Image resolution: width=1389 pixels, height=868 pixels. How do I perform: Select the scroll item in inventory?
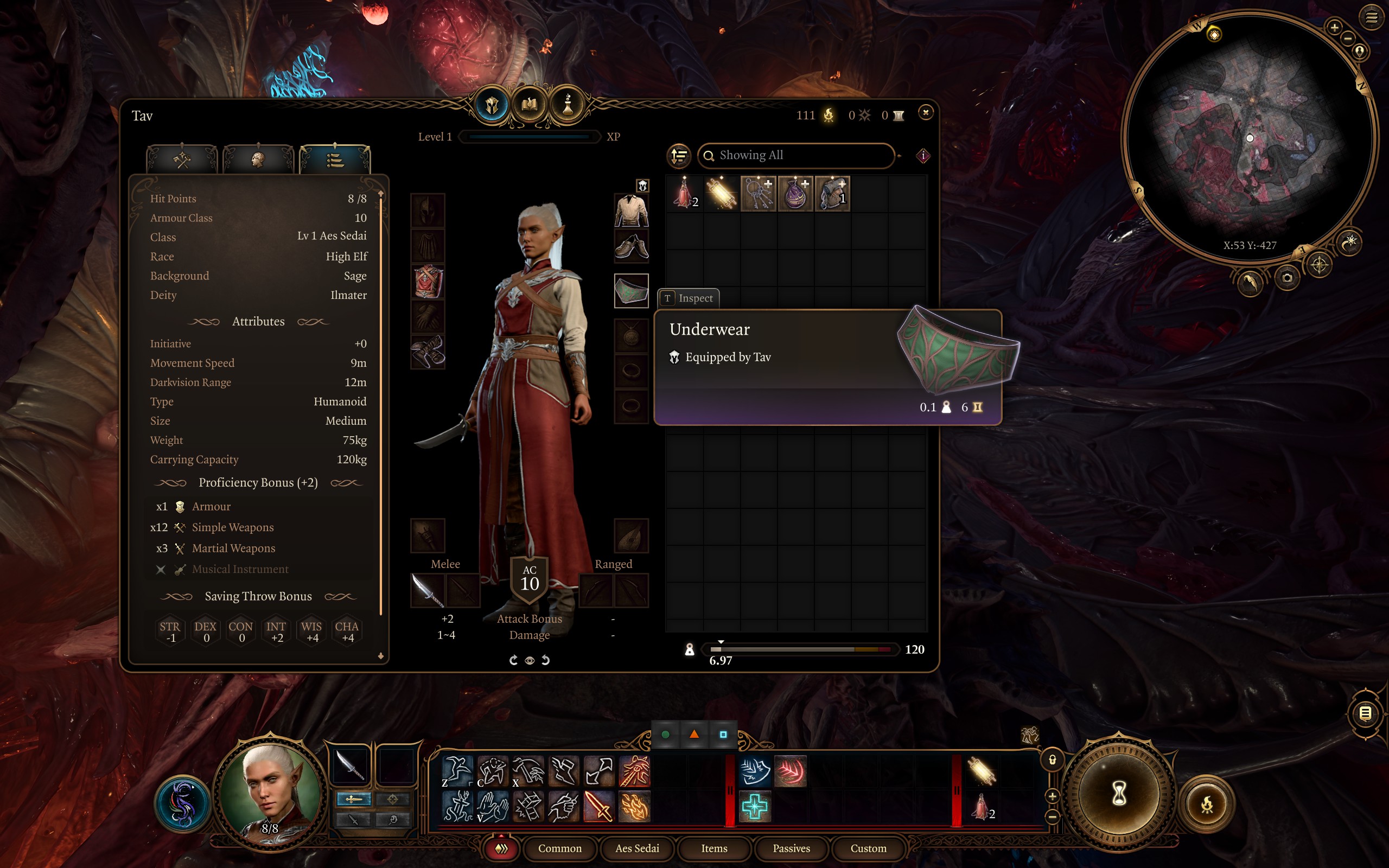[722, 194]
